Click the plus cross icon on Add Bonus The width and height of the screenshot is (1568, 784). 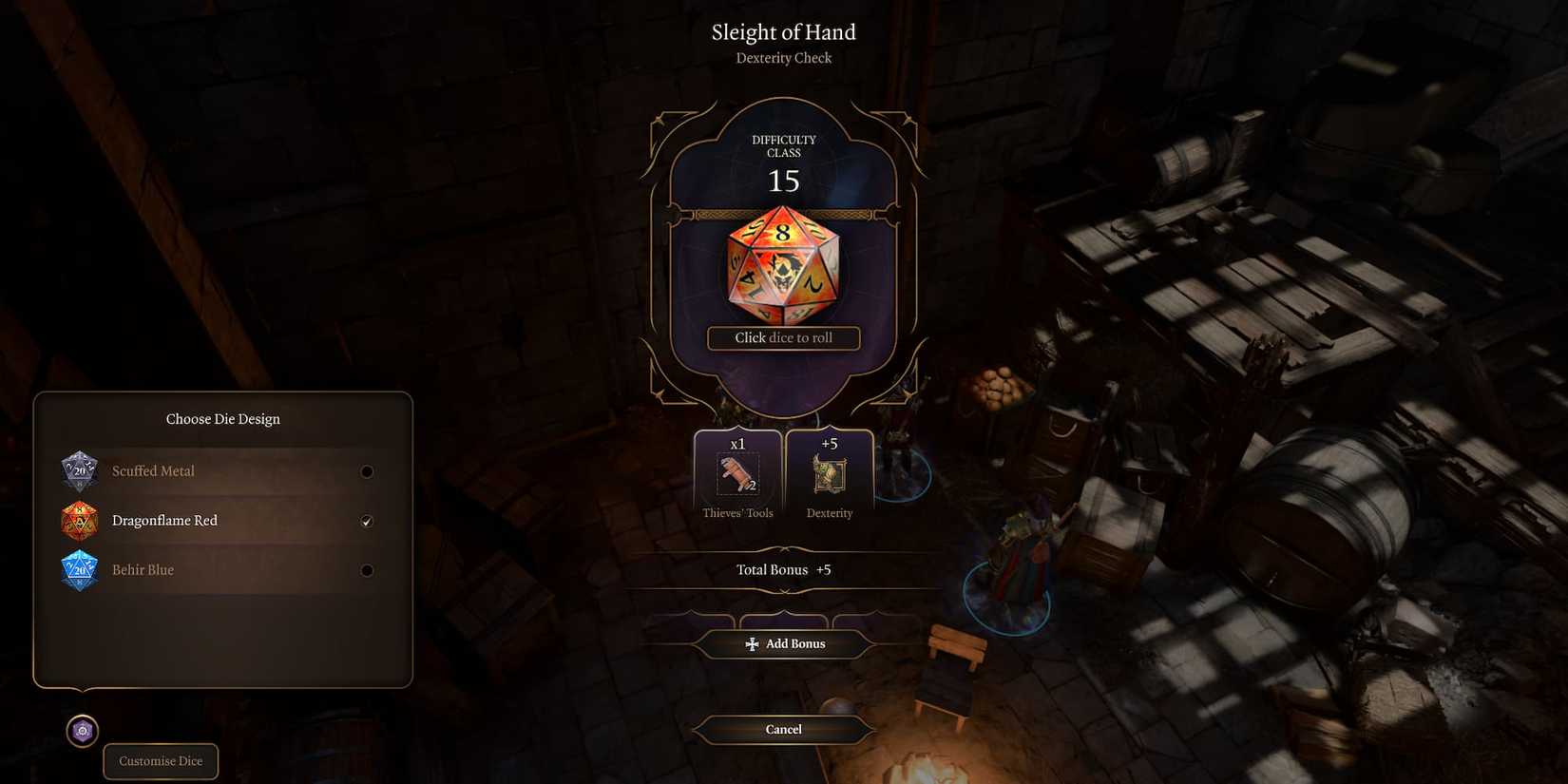(751, 643)
